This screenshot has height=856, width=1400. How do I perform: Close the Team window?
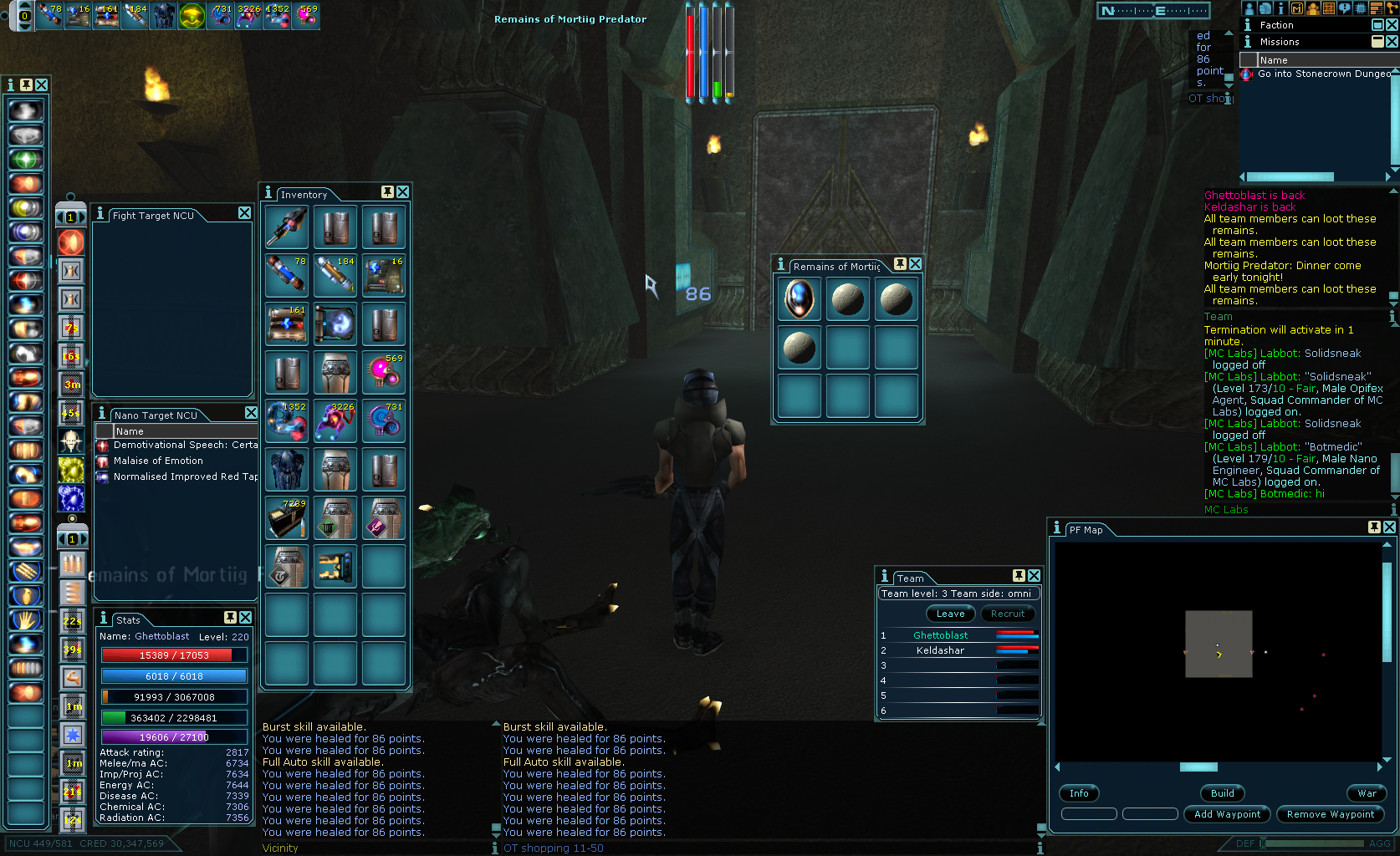(x=1035, y=576)
